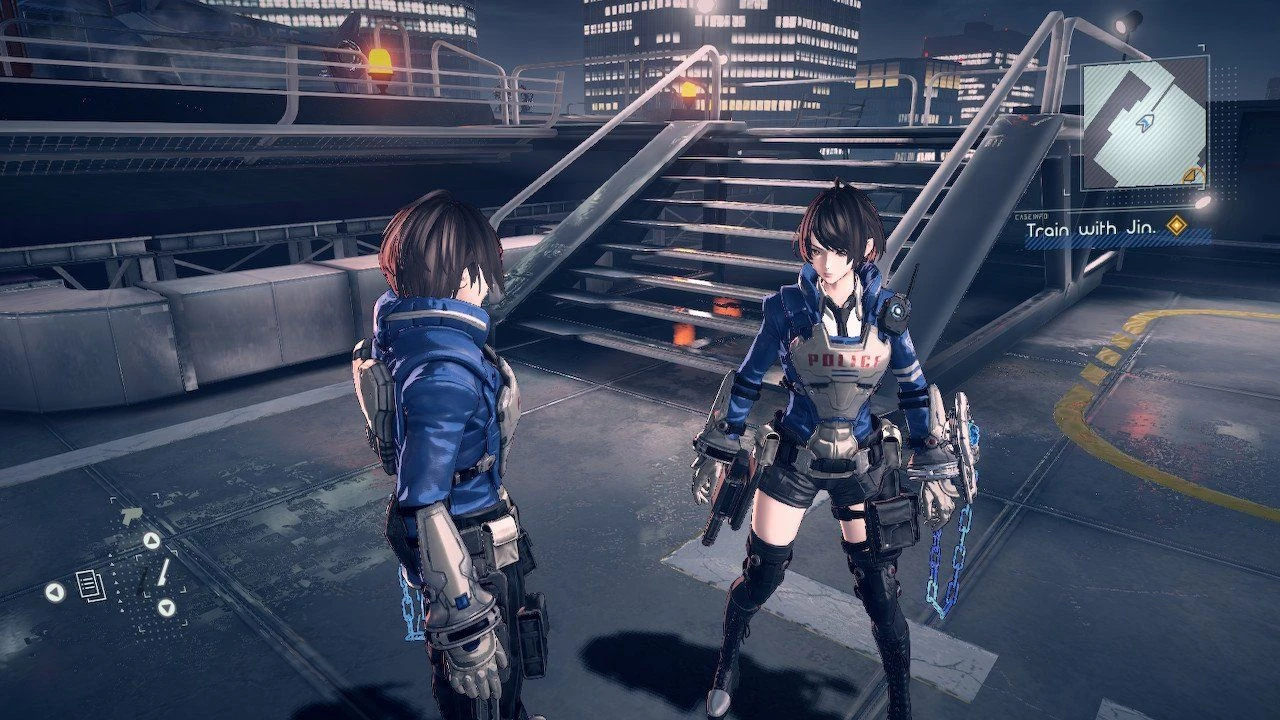Toggle the left D-pad triangle button
1280x720 pixels.
(54, 591)
